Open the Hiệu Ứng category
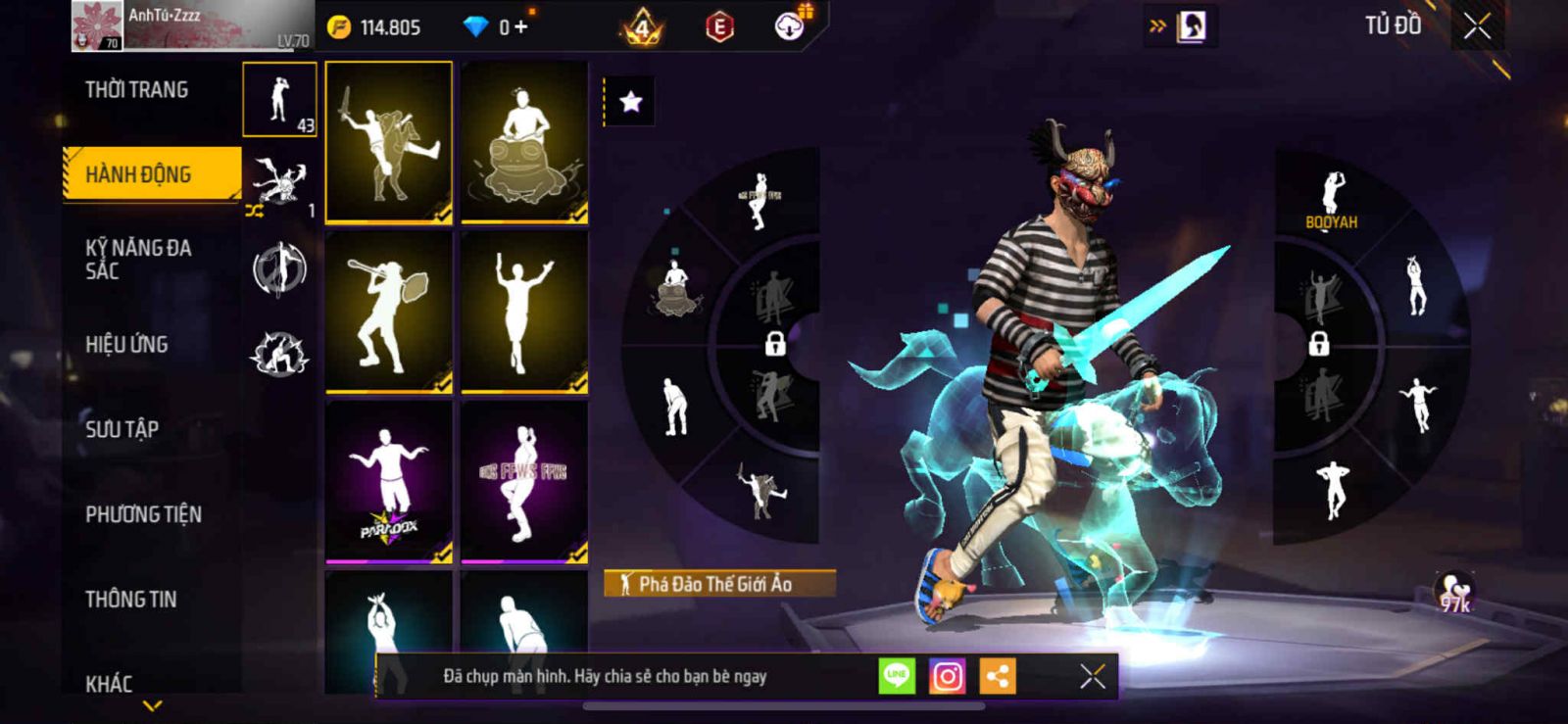 [126, 345]
